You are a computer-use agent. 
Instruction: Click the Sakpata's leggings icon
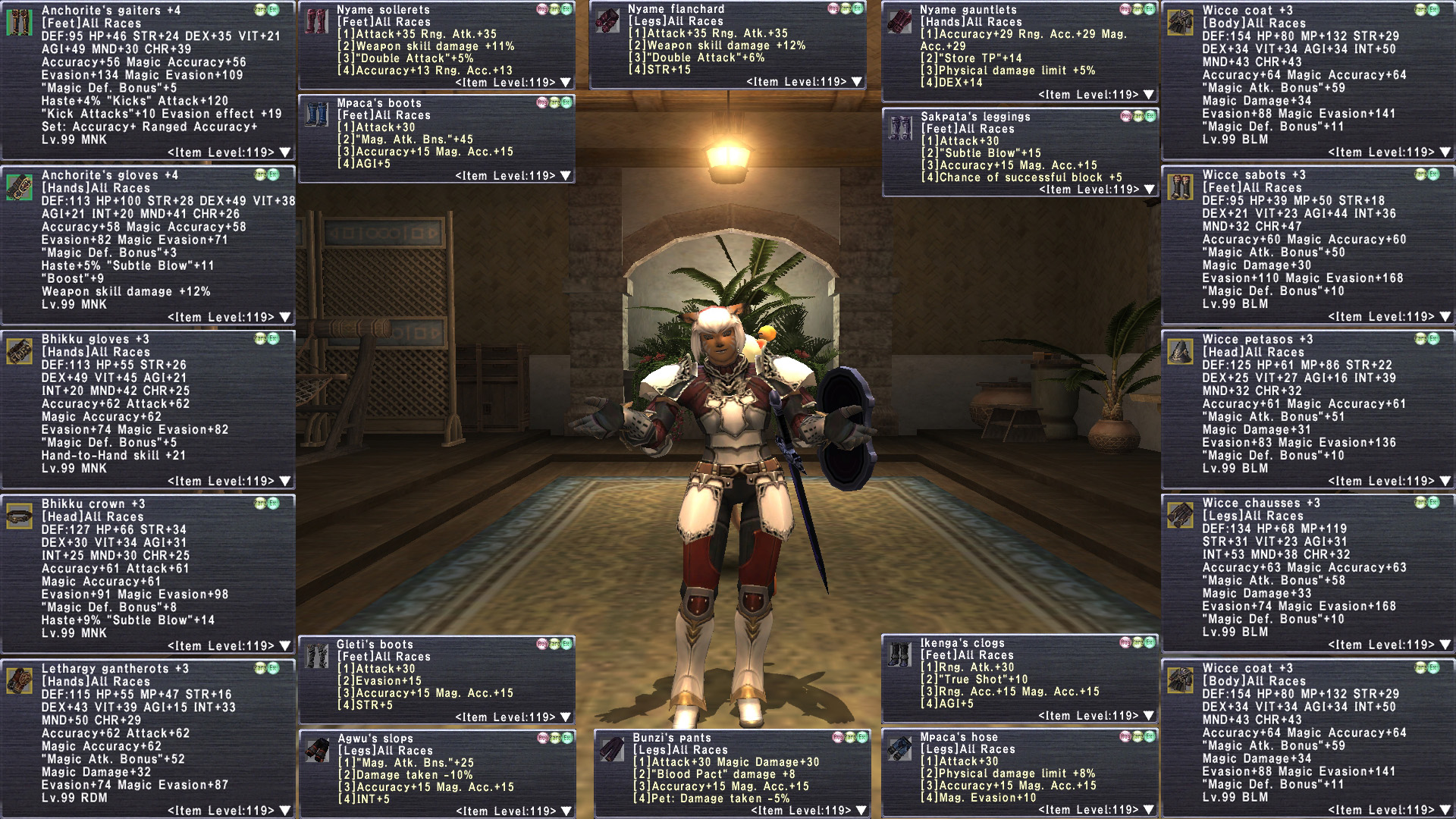(900, 128)
